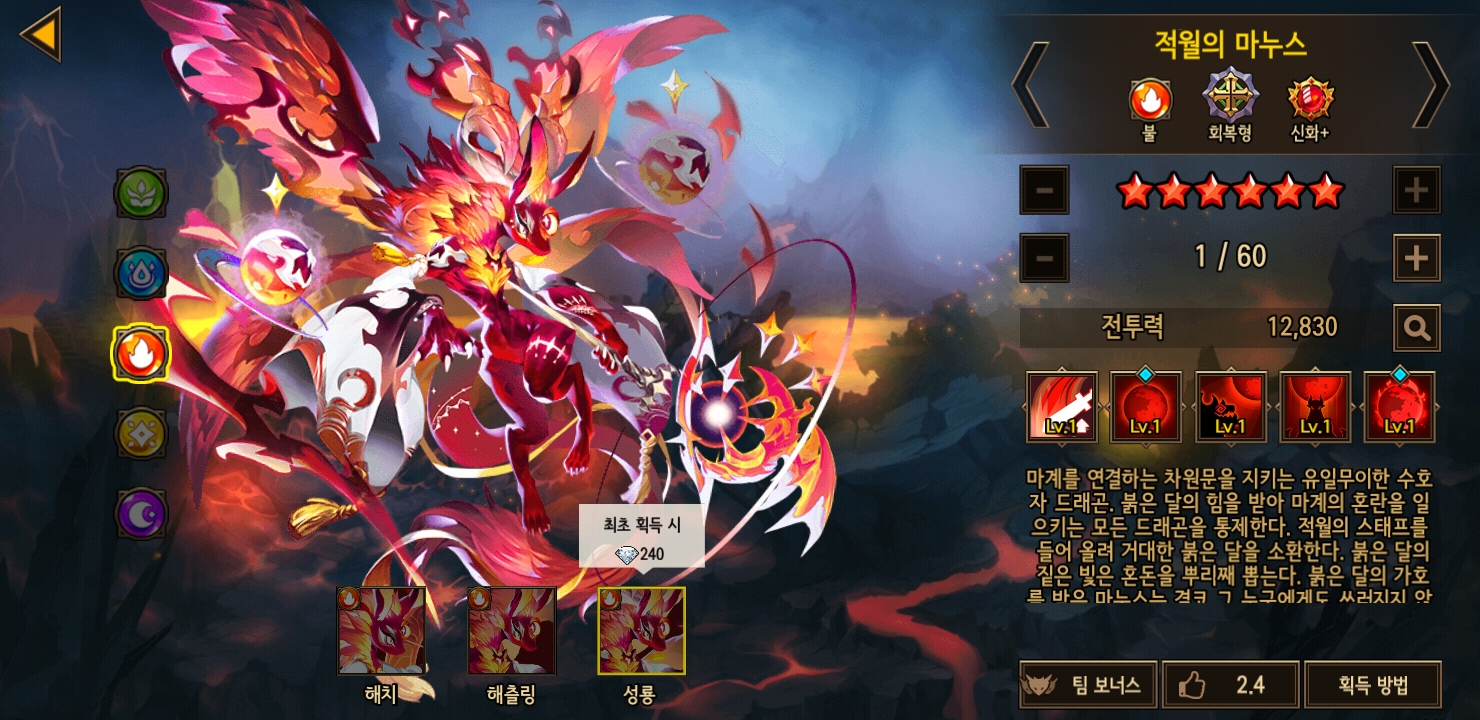Choose the 해치 hatchling form thumbnail
Viewport: 1480px width, 720px height.
click(x=381, y=631)
